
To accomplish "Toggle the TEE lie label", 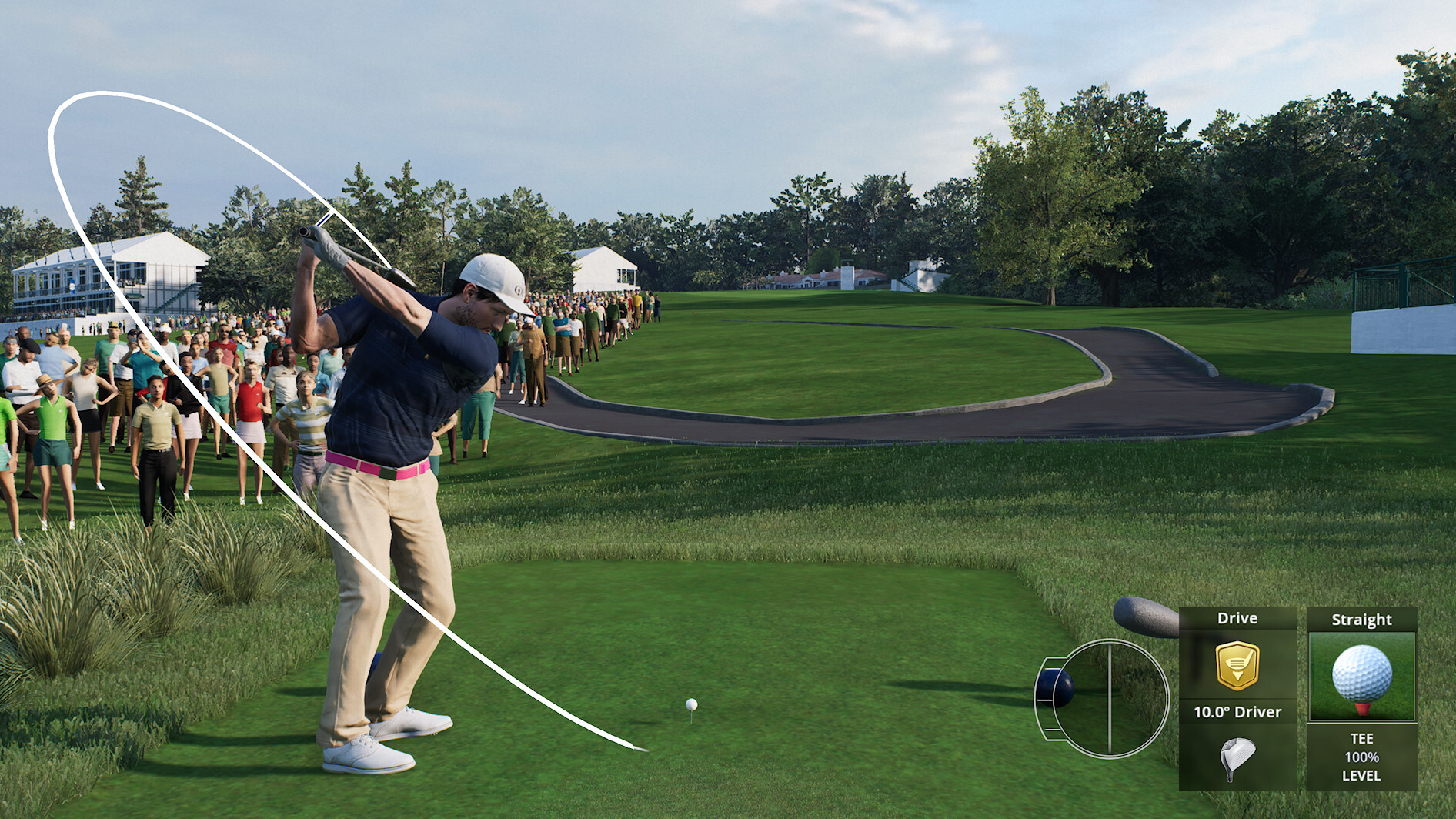I will [x=1362, y=737].
